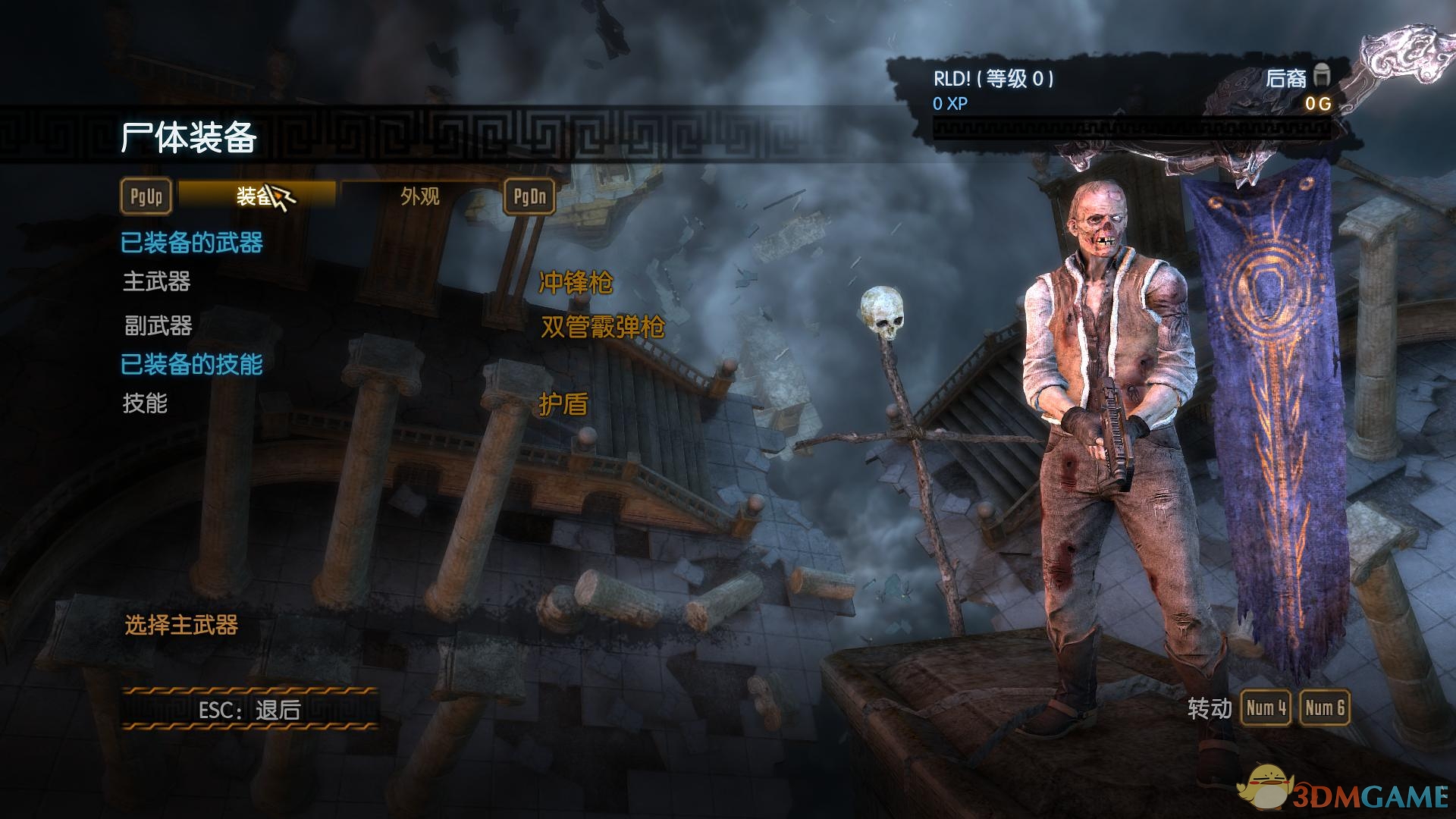Go back with the 退后 button
Screen dimensions: 1456x819
point(250,710)
